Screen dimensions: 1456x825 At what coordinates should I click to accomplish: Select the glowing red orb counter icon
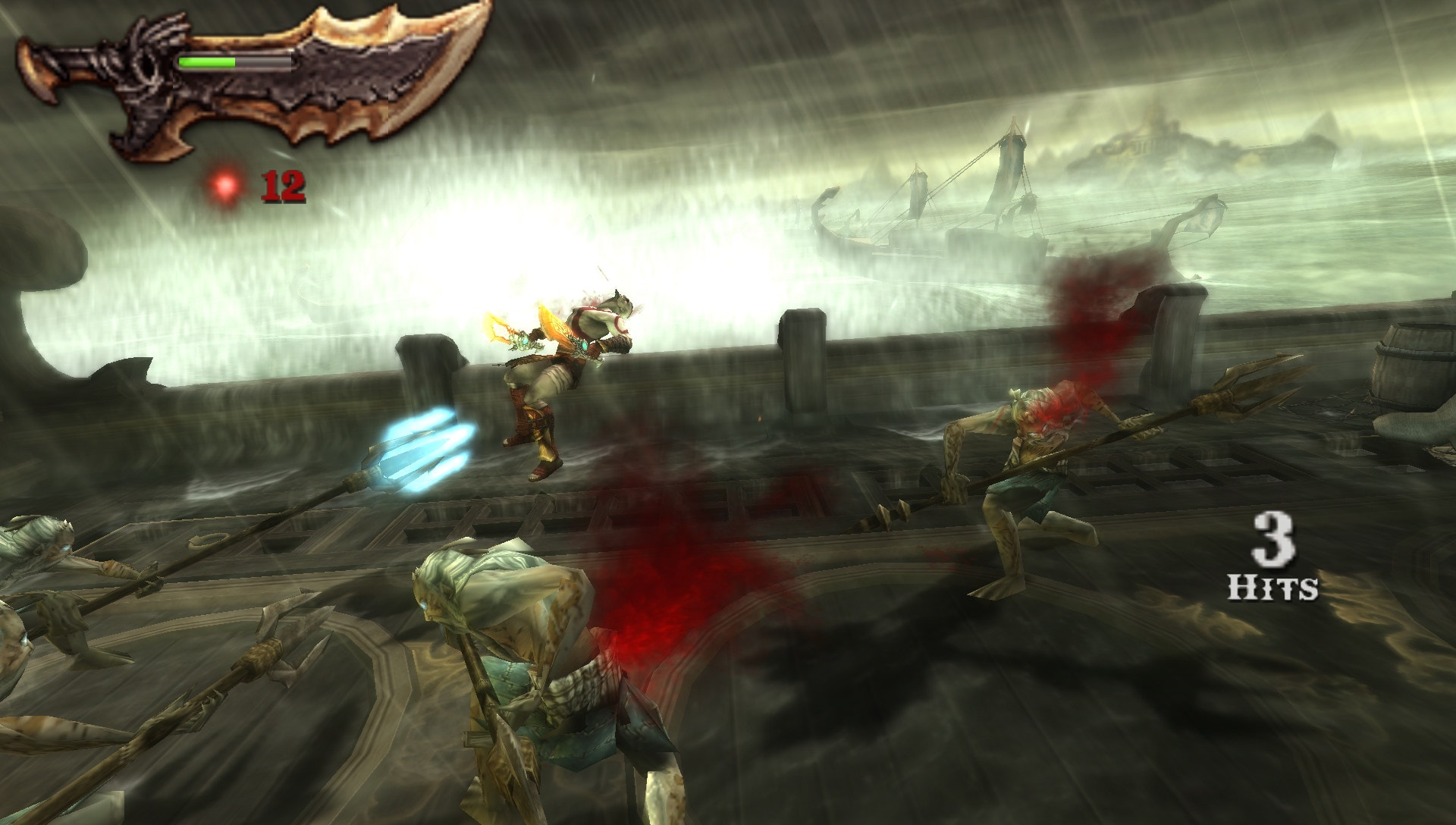pyautogui.click(x=225, y=186)
